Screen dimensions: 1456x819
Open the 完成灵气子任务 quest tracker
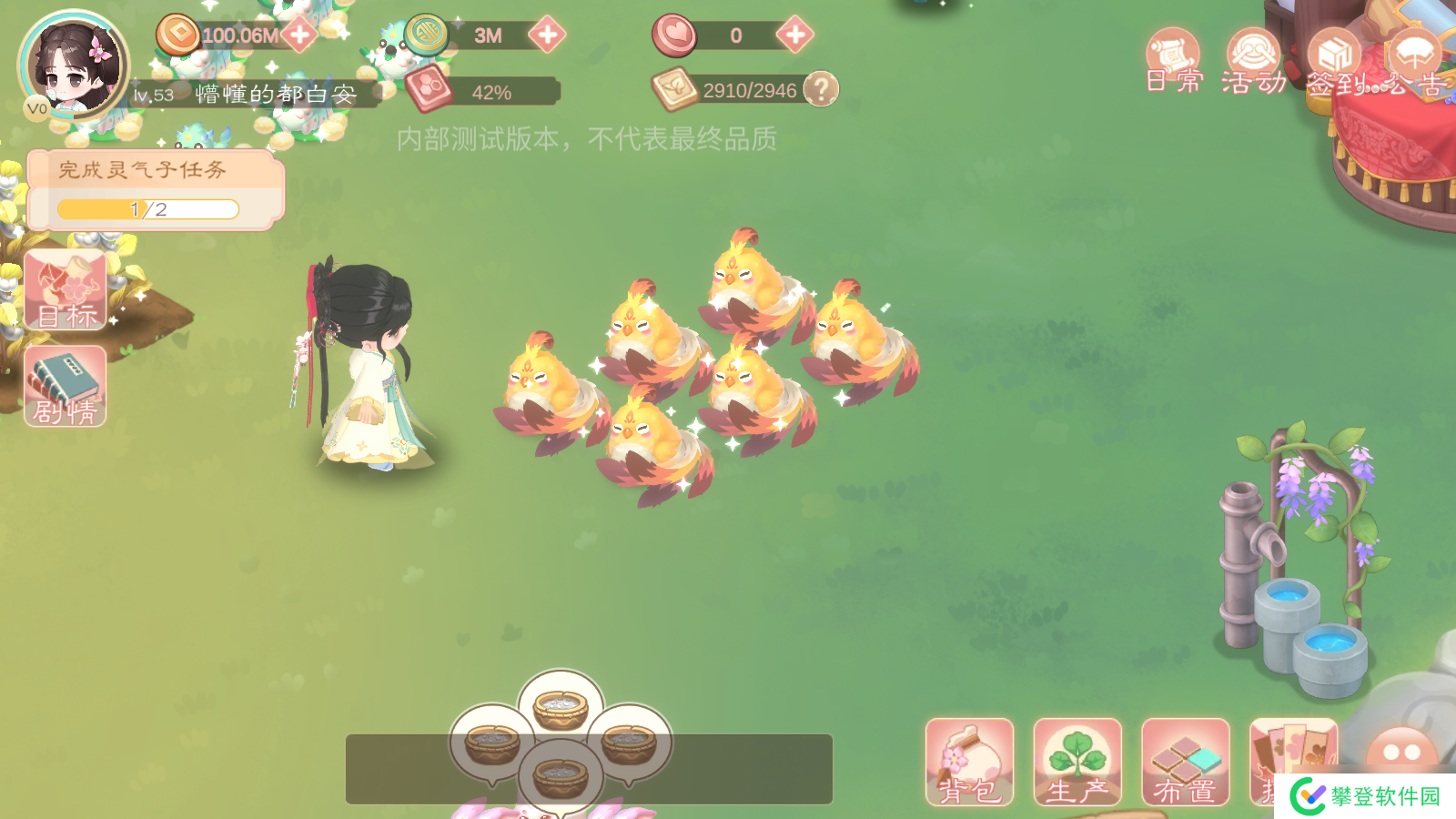coord(155,189)
